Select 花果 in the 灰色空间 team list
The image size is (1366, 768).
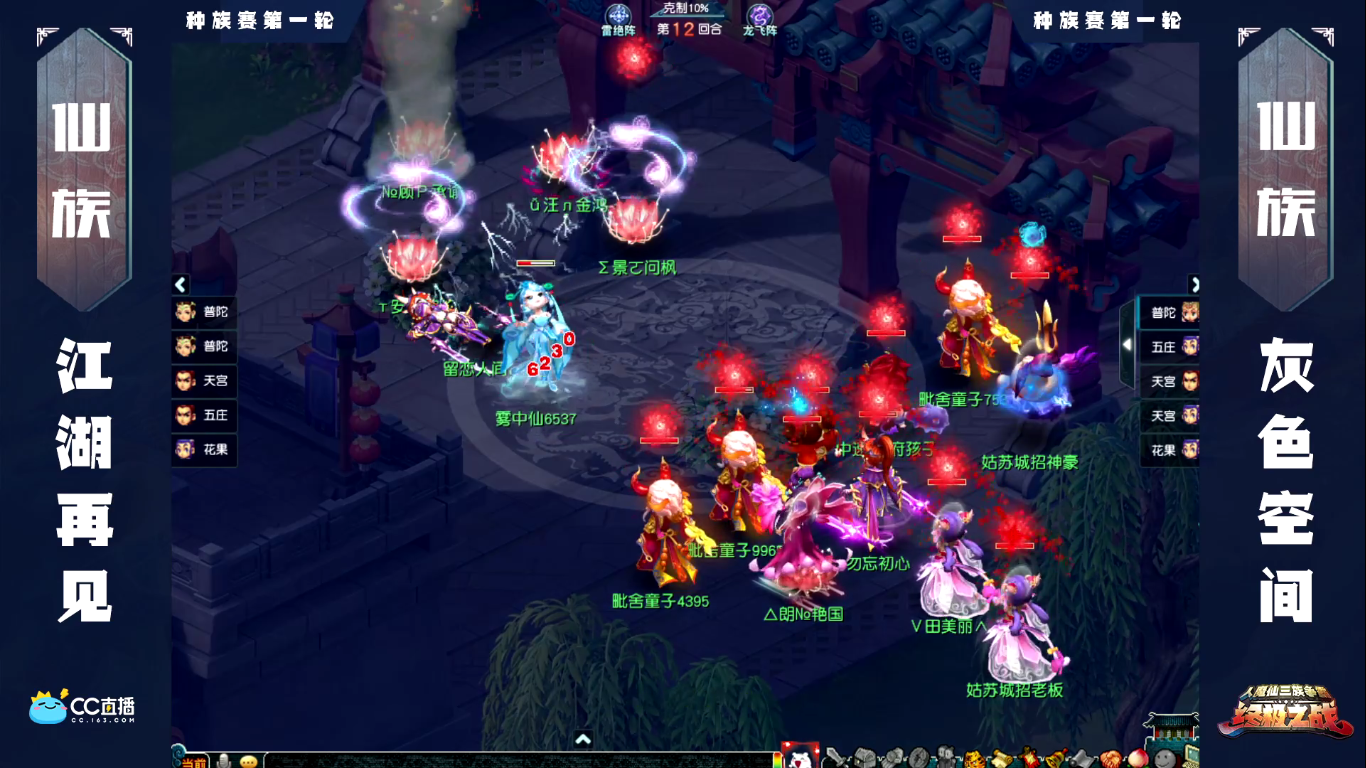[x=1172, y=450]
